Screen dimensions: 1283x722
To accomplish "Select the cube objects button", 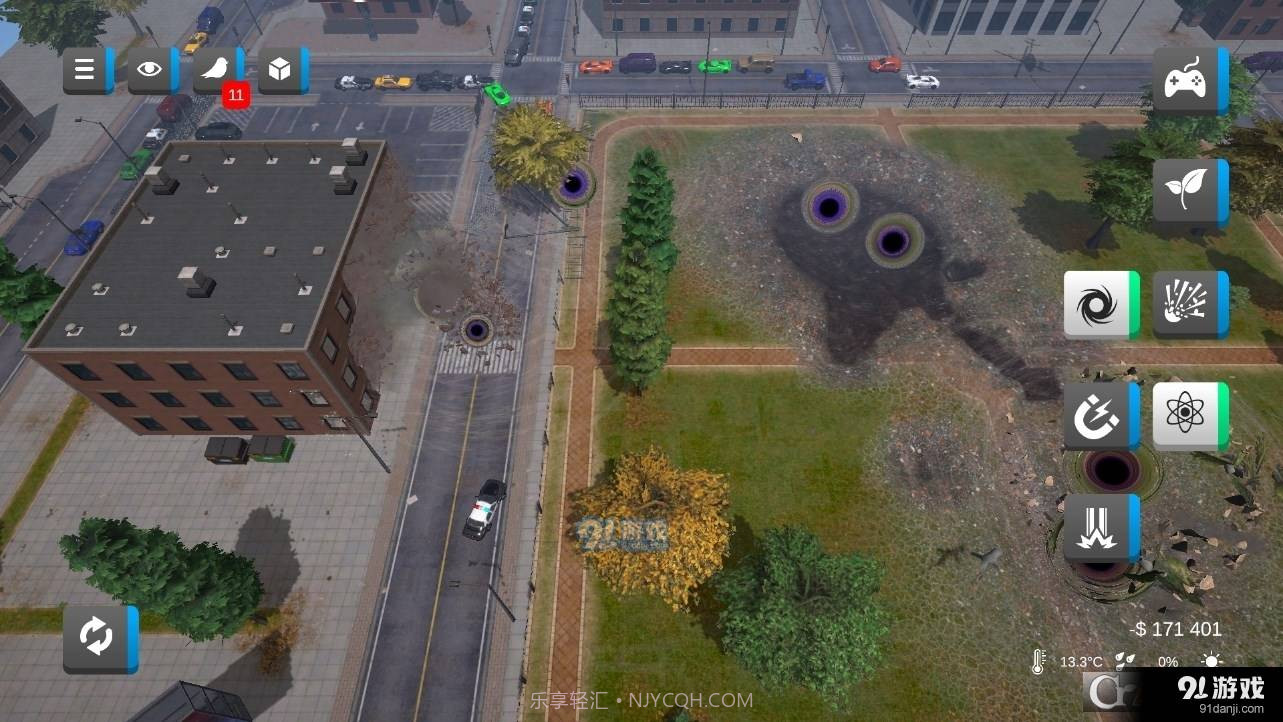I will pyautogui.click(x=281, y=70).
